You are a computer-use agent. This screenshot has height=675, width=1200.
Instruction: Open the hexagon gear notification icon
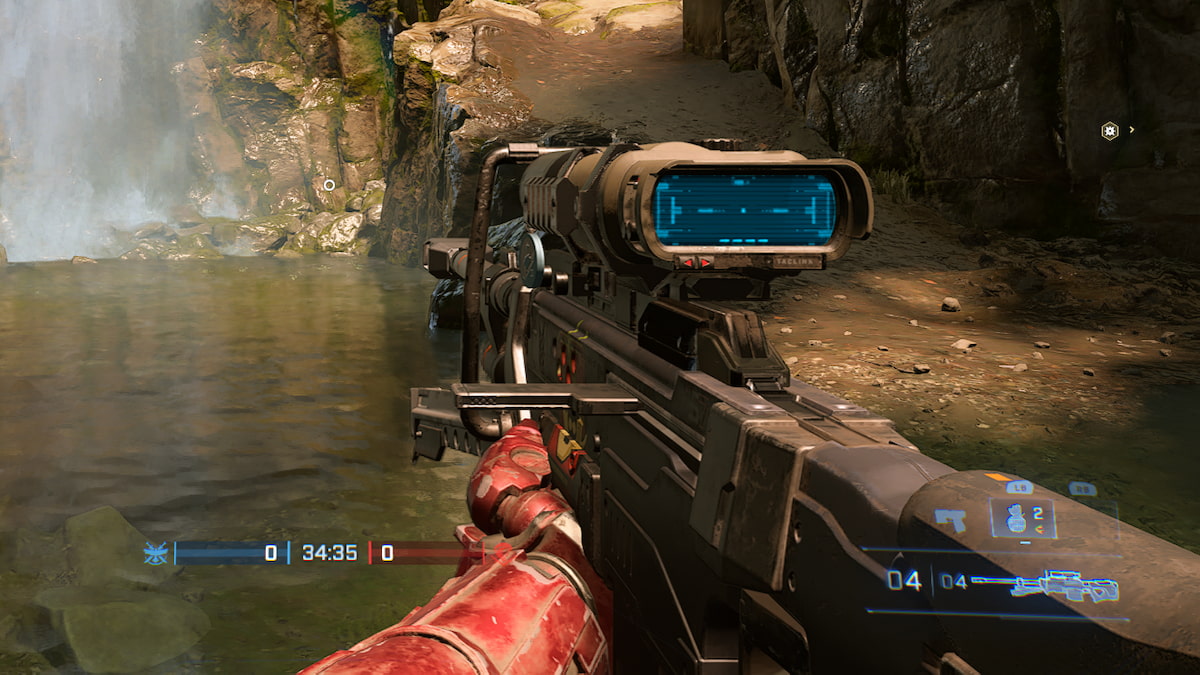click(x=1109, y=130)
